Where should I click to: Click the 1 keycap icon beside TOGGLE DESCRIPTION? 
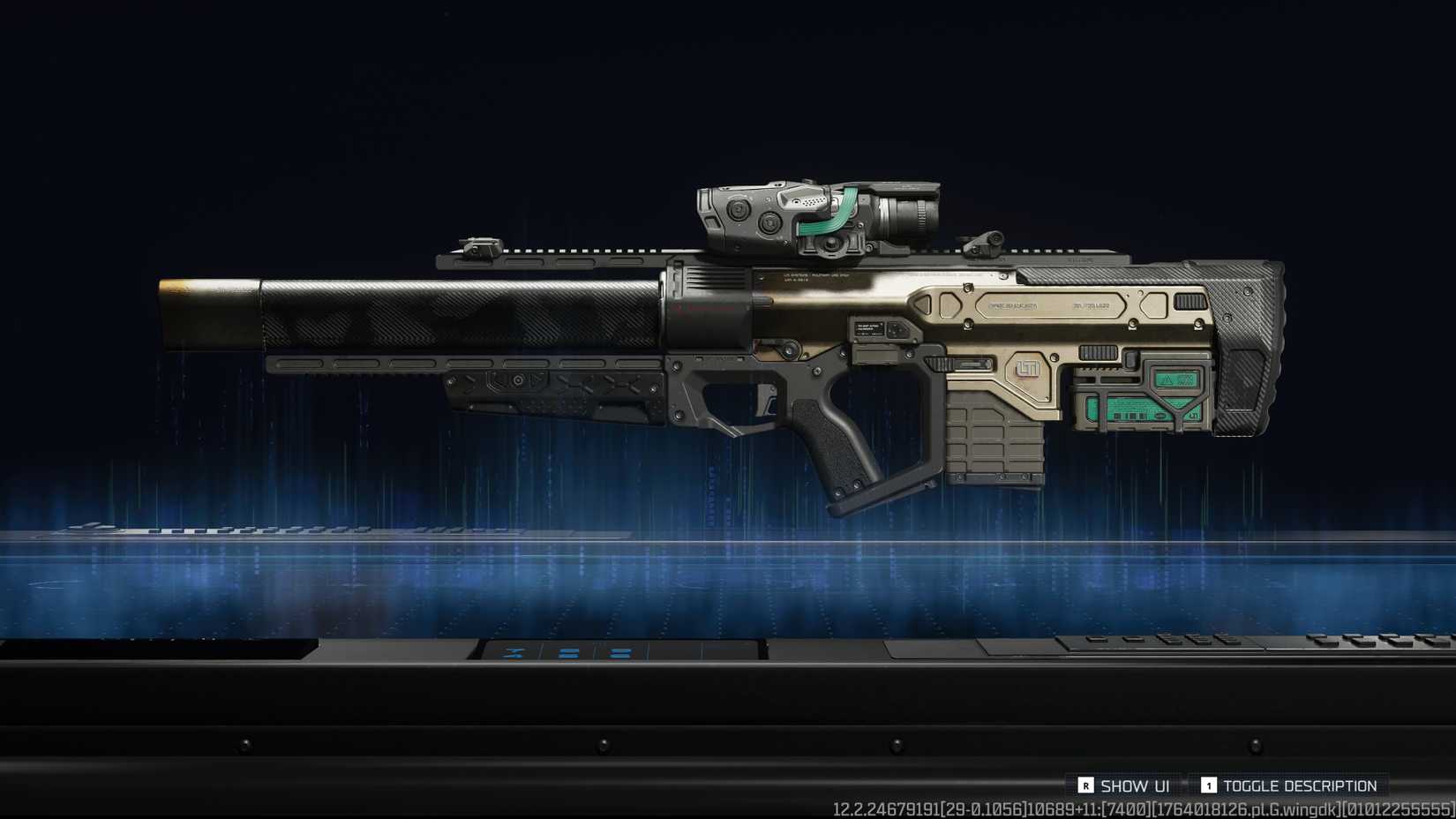pos(1207,785)
